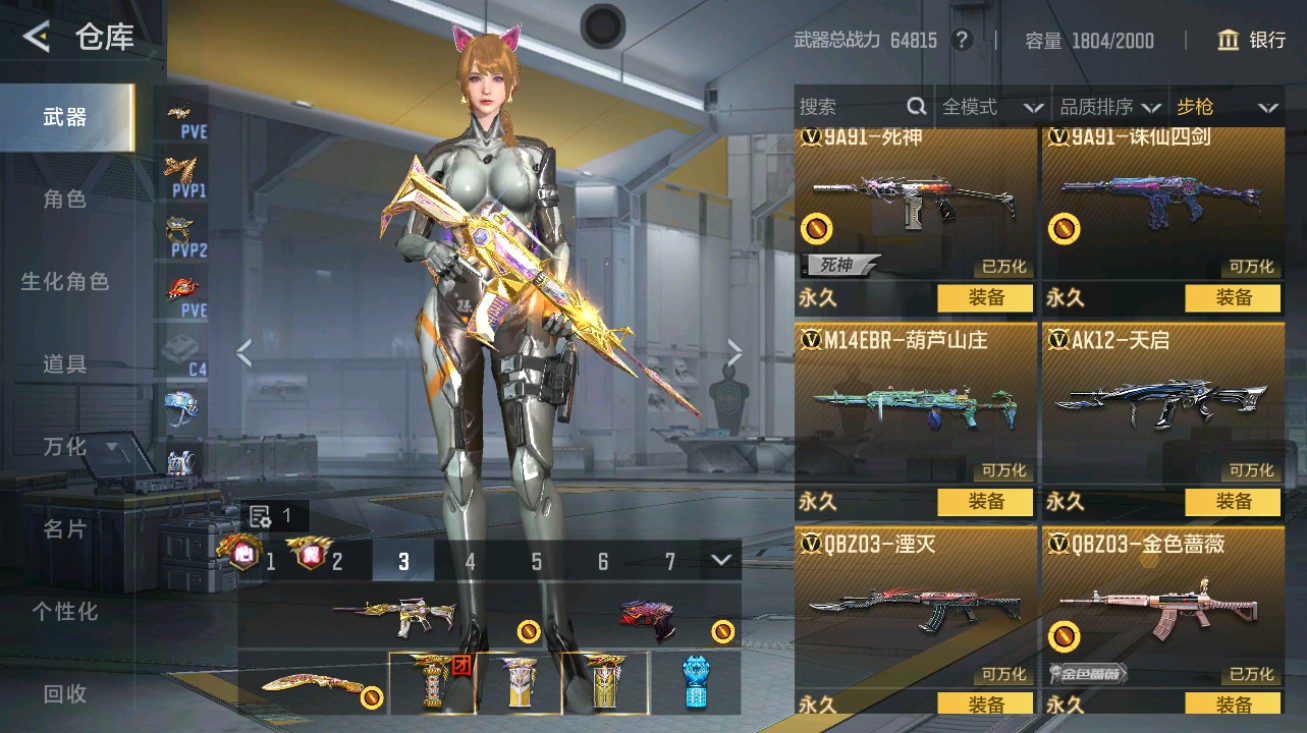Open the 名片 name card tab
Viewport: 1307px width, 733px height.
pos(65,529)
